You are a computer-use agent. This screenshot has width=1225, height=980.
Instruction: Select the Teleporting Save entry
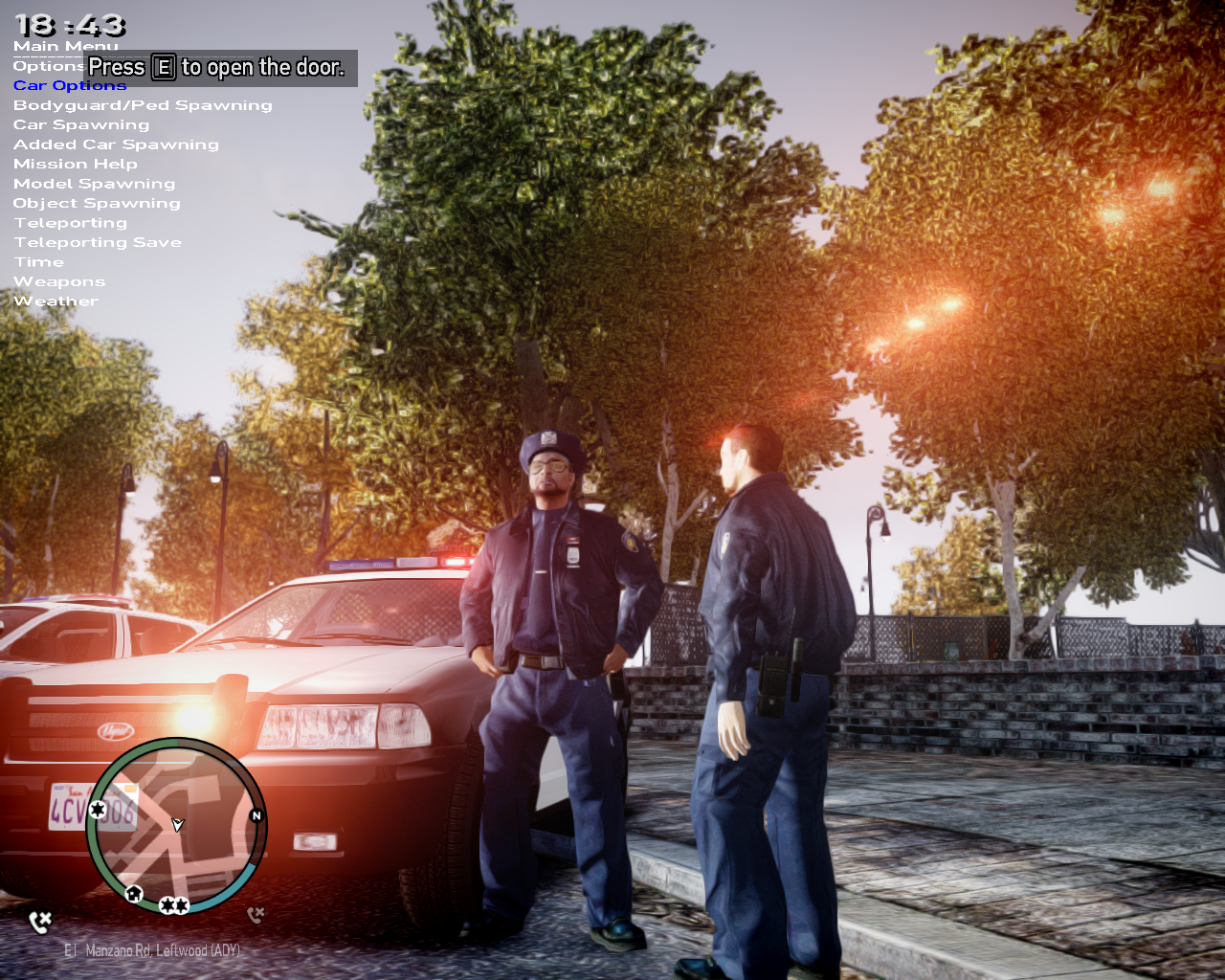point(98,243)
